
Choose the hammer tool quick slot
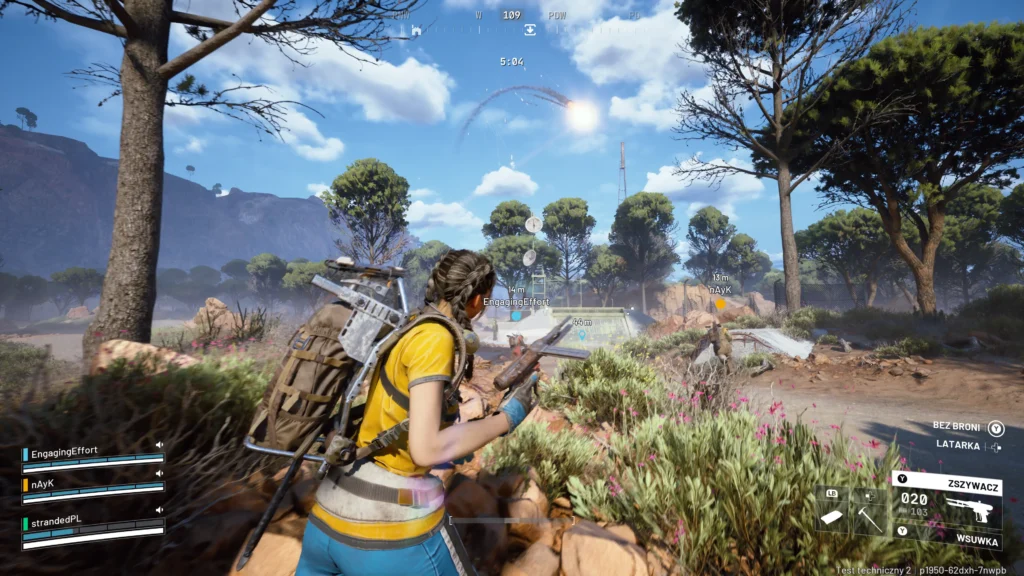(869, 516)
